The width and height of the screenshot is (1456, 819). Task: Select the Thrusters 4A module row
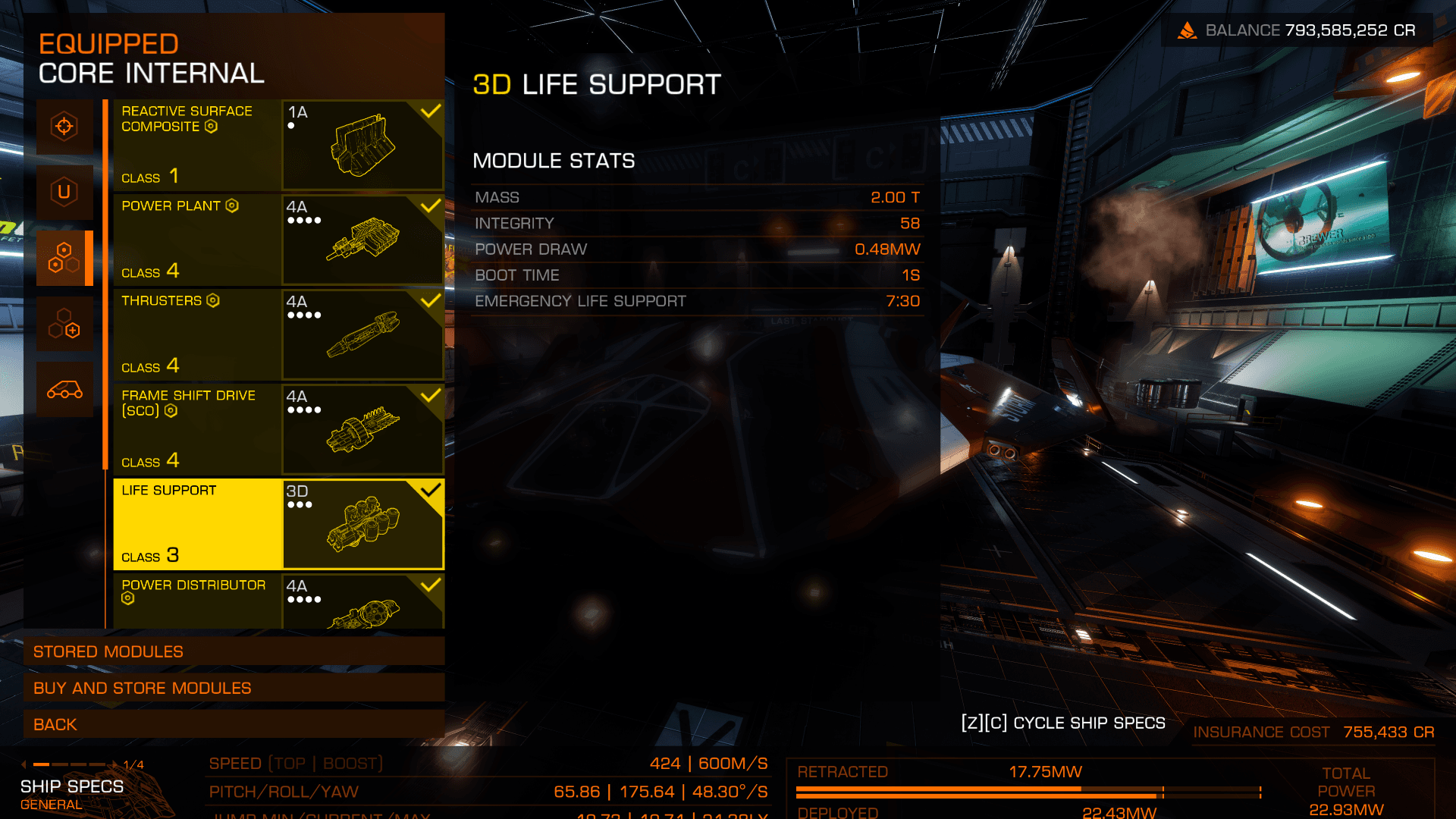coord(278,334)
